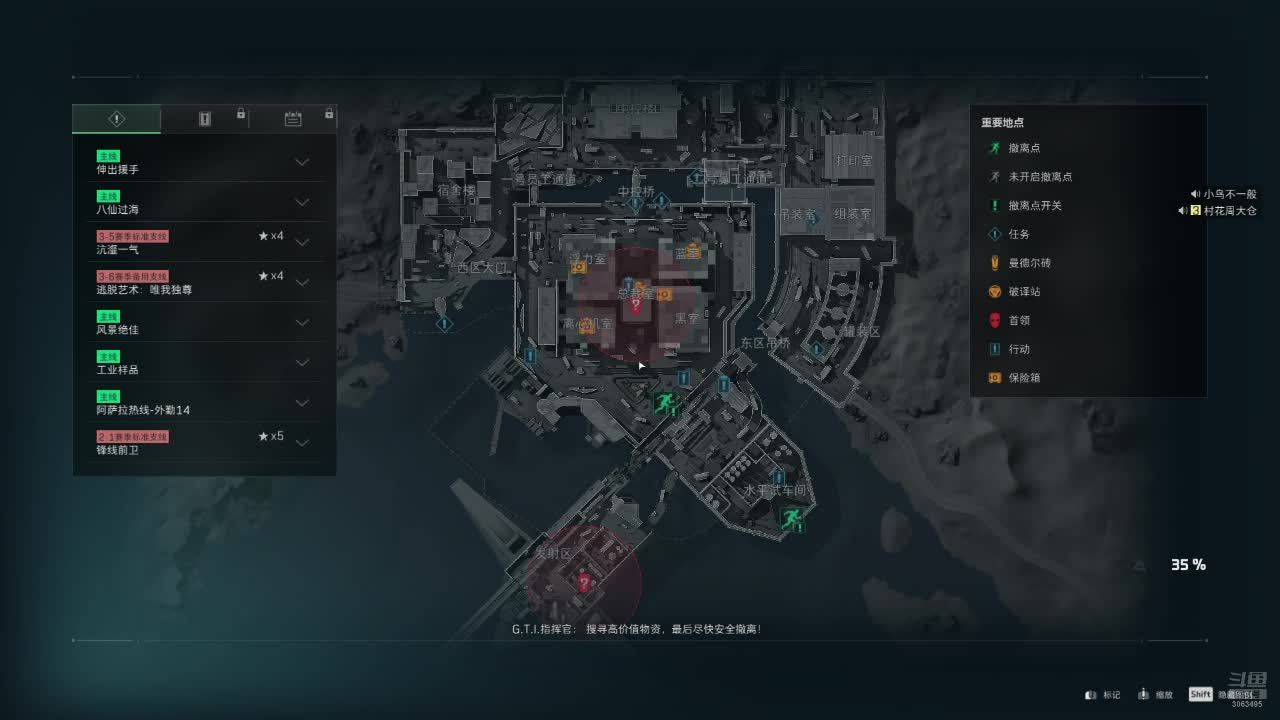Image resolution: width=1280 pixels, height=720 pixels.
Task: Select the 首领 boss legend entry
Action: 1018,321
